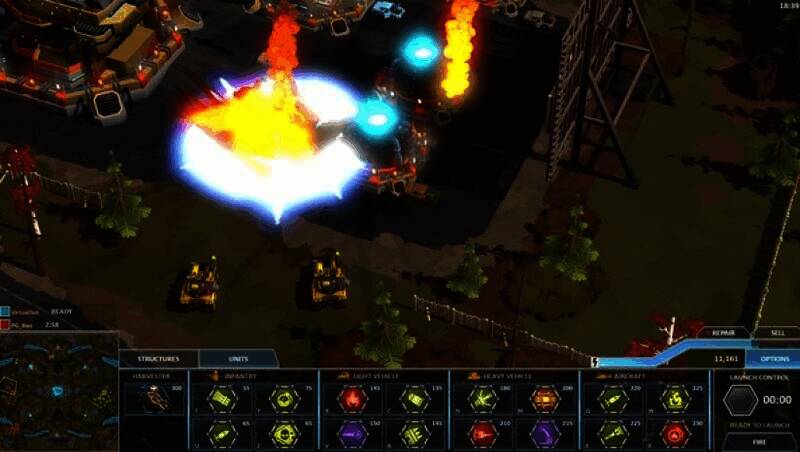Open the Options menu
Image resolution: width=800 pixels, height=452 pixels.
[774, 358]
